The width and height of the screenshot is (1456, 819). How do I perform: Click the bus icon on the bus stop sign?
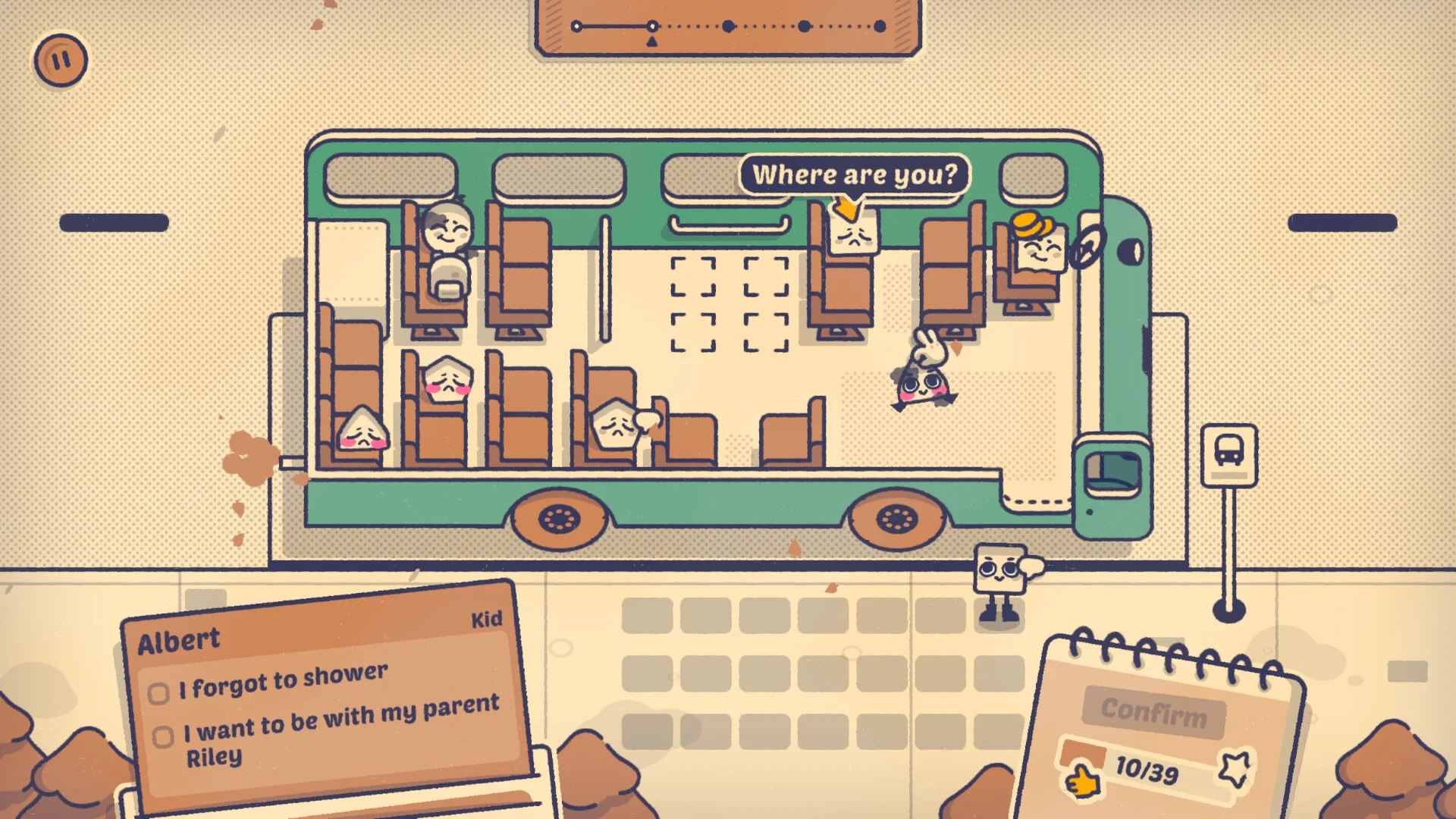1228,450
